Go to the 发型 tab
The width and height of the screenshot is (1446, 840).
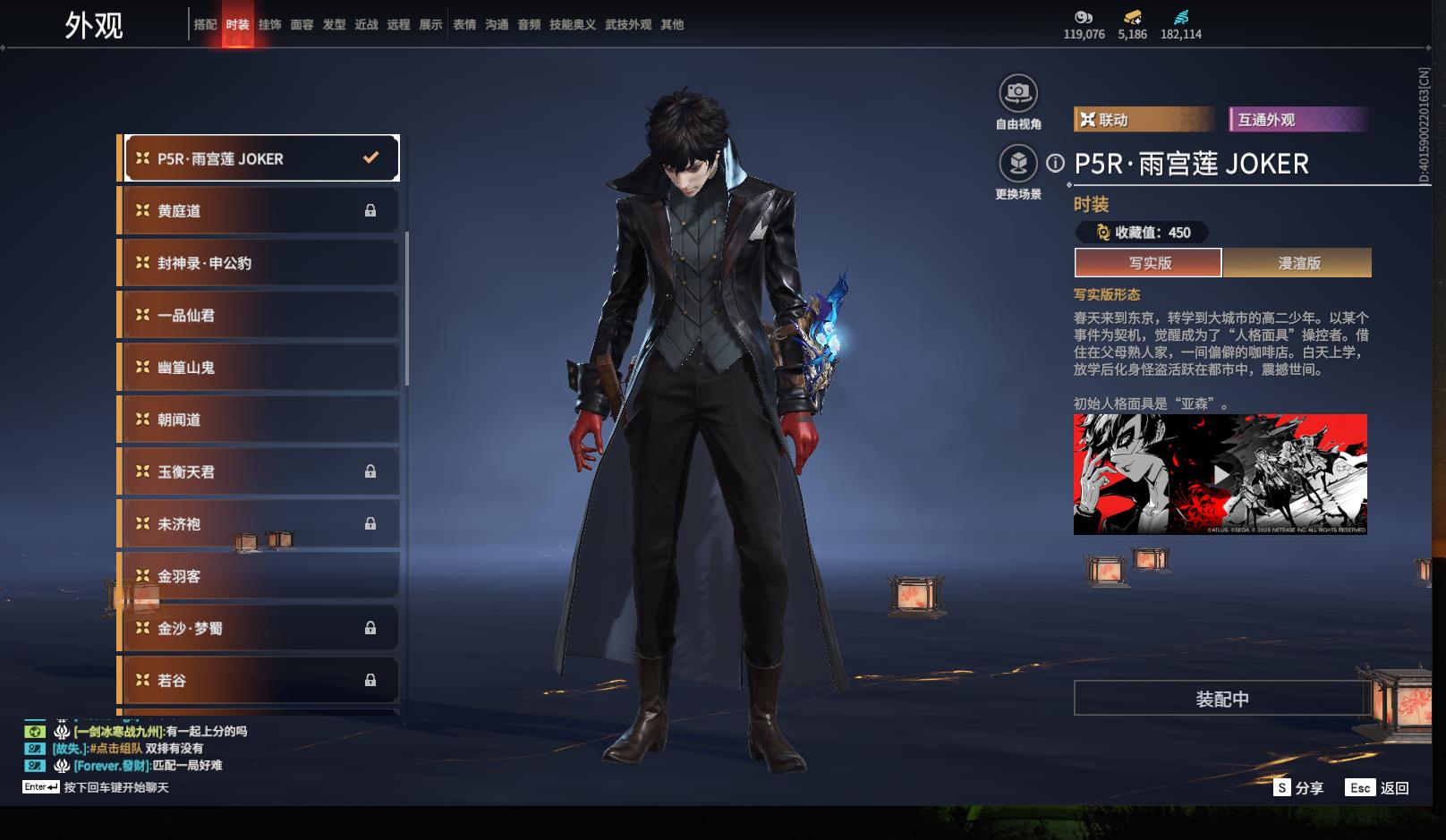tap(334, 25)
